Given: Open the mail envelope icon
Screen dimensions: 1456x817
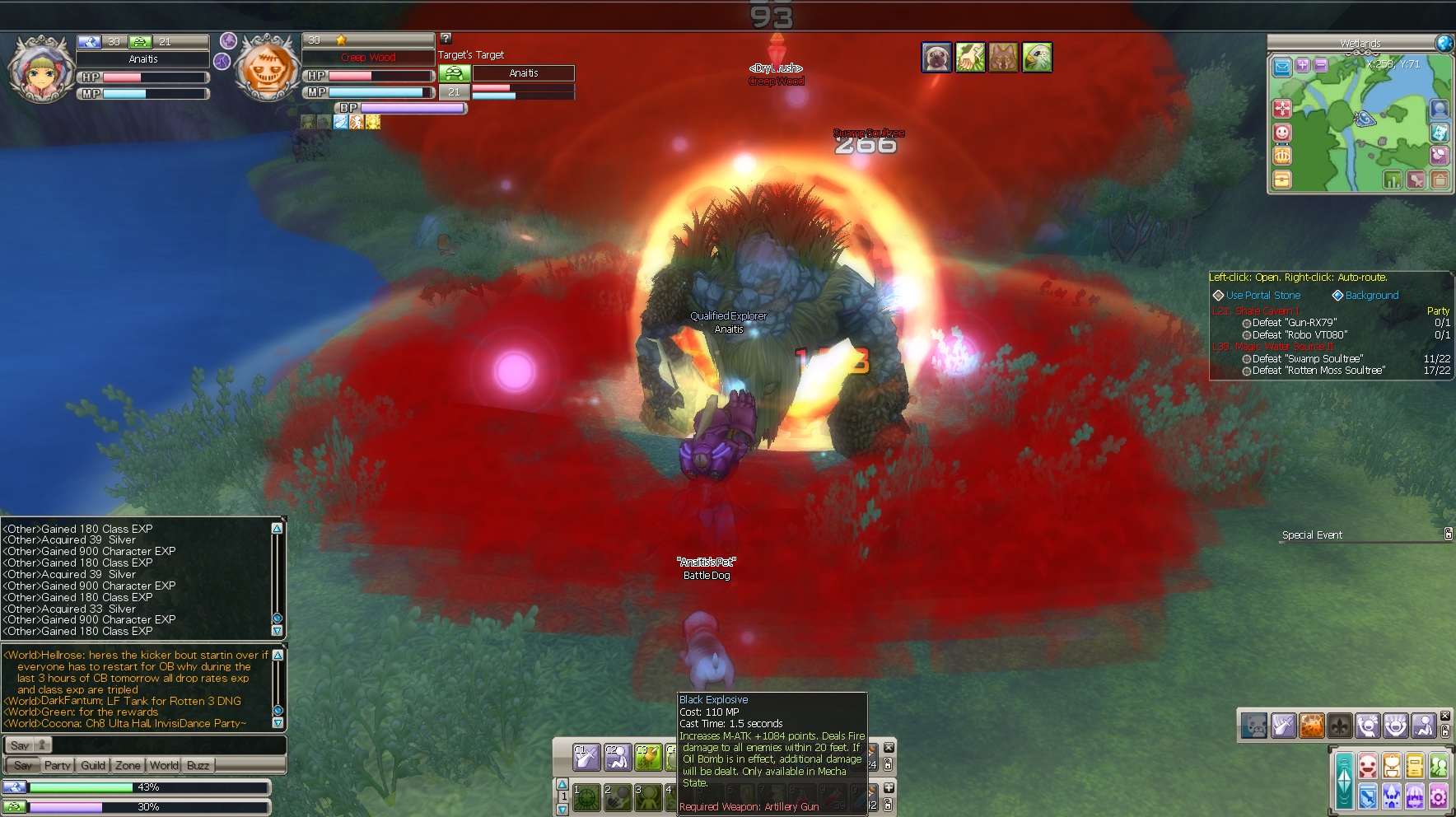Looking at the screenshot, I should [x=1282, y=68].
